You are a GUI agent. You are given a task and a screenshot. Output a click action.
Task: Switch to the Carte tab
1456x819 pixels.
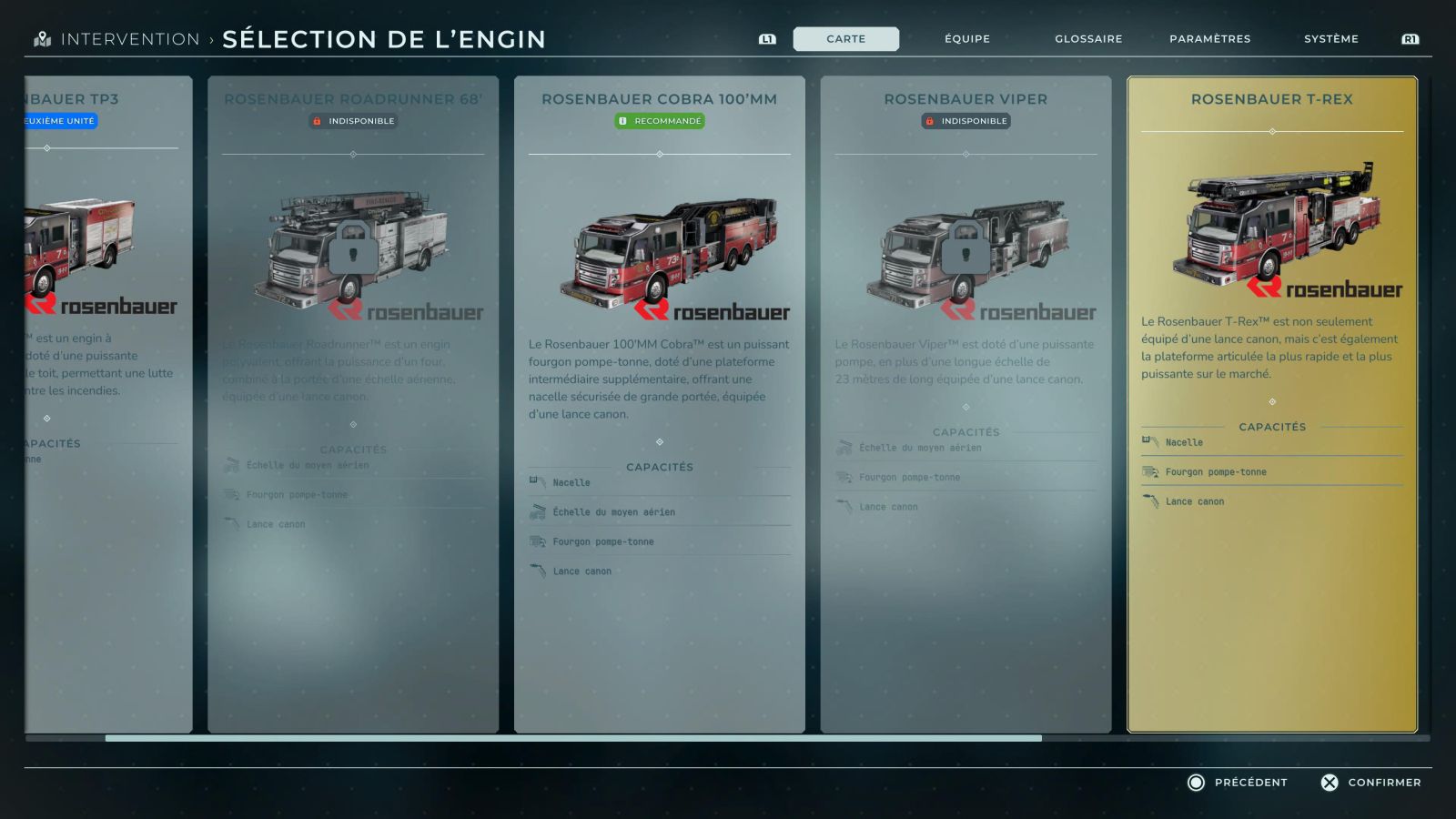click(x=845, y=39)
